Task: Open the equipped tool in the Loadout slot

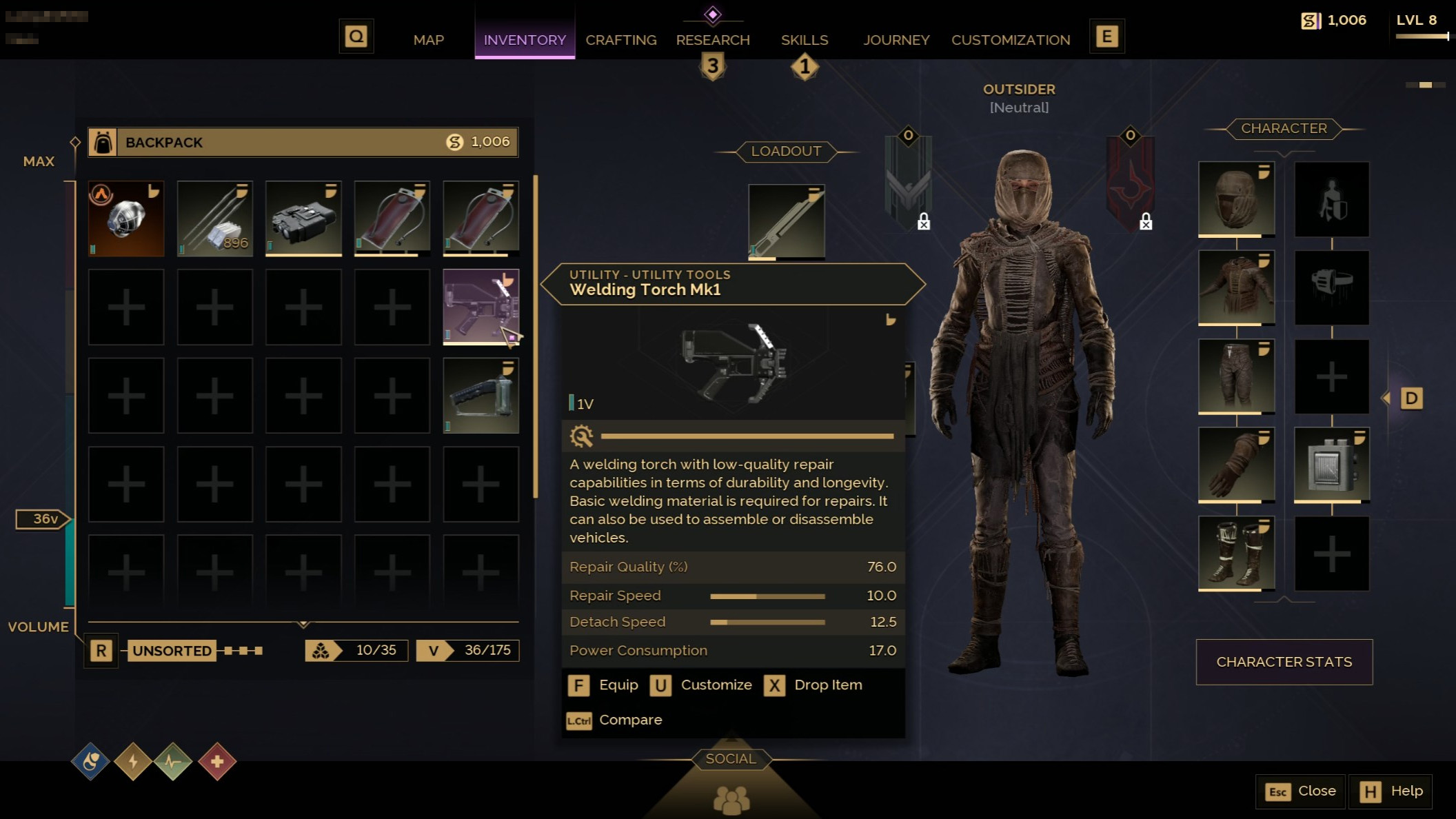Action: (787, 219)
